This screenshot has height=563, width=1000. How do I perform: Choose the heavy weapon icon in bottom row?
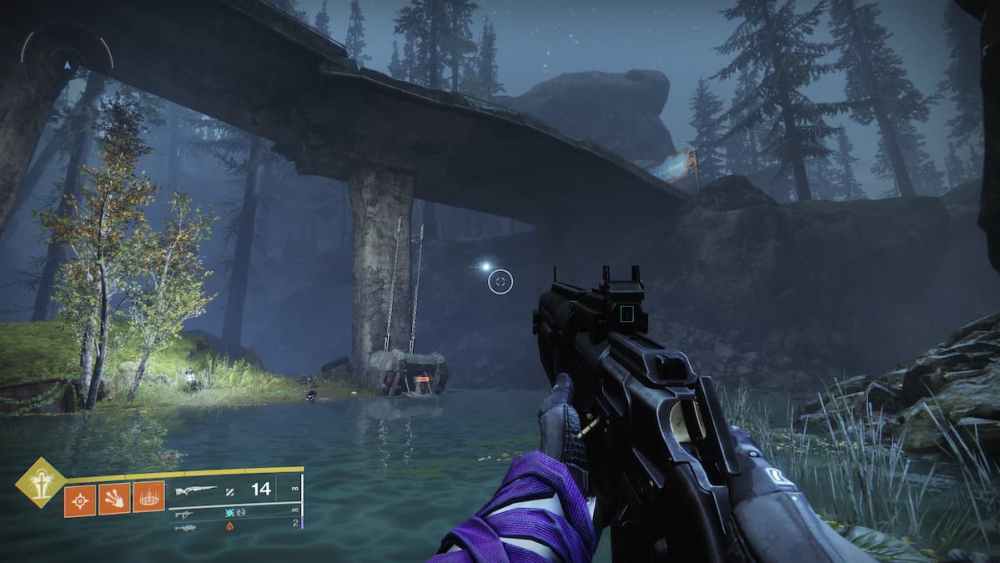pyautogui.click(x=184, y=527)
